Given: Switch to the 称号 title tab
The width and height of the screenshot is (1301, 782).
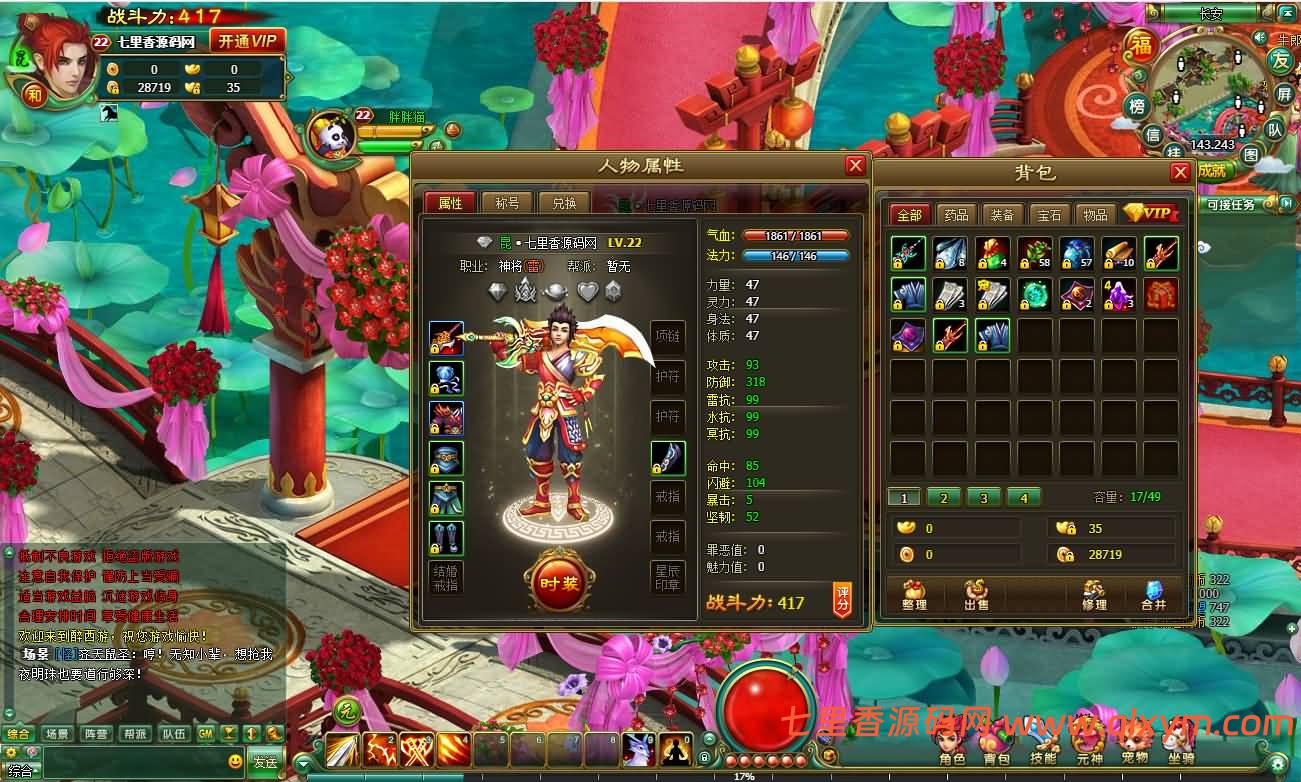Looking at the screenshot, I should (507, 203).
